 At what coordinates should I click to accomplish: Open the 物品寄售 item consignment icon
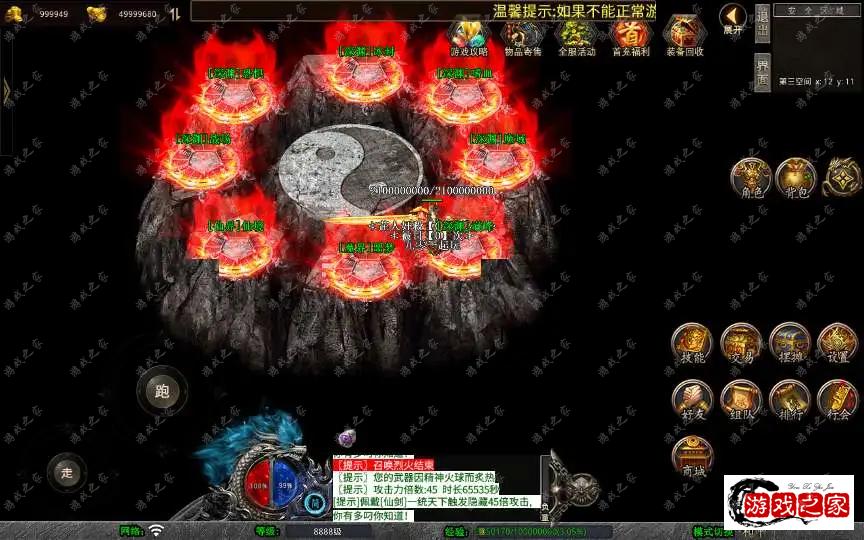click(522, 35)
